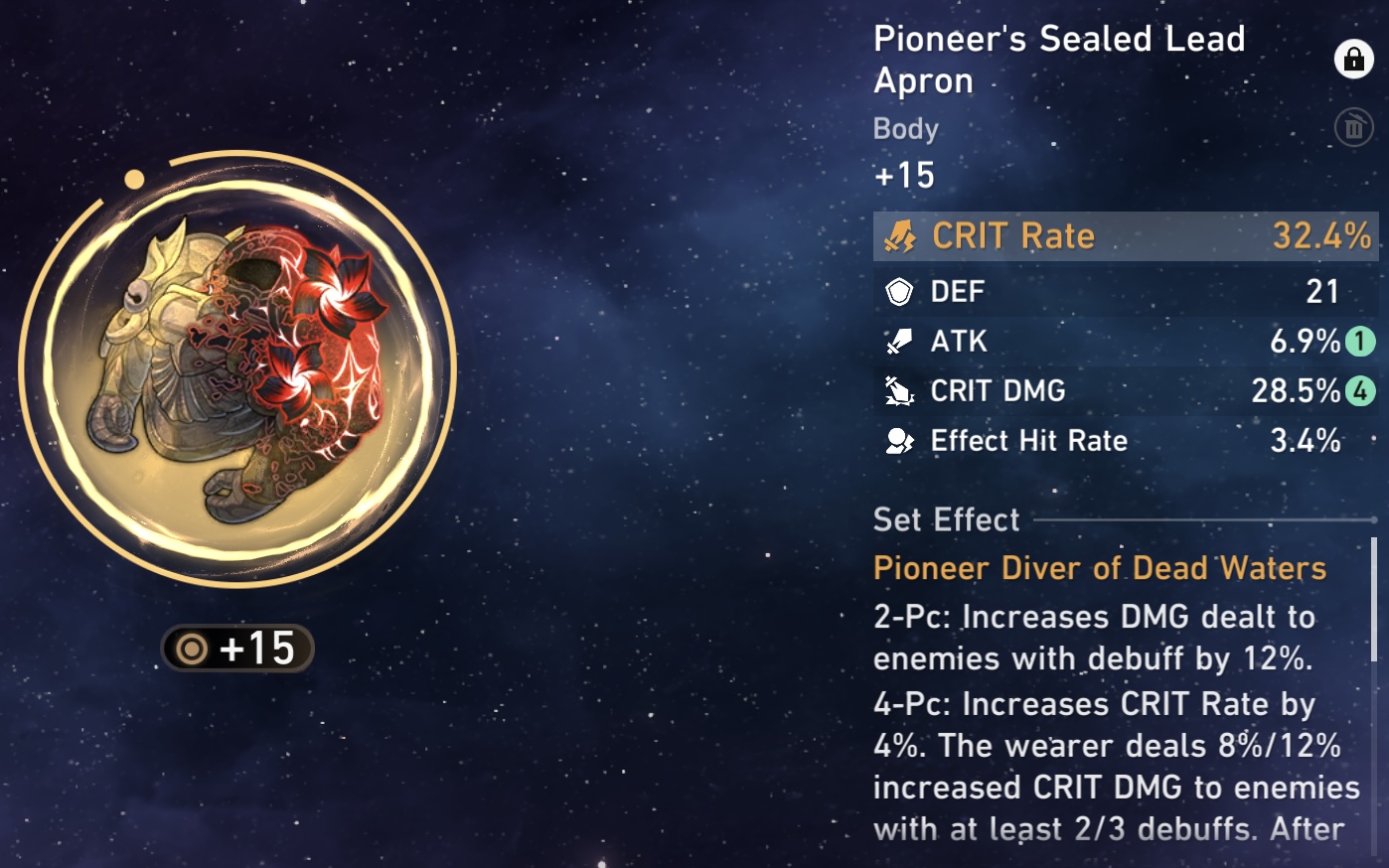
Task: Click the +15 enhancement level text
Action: point(900,176)
